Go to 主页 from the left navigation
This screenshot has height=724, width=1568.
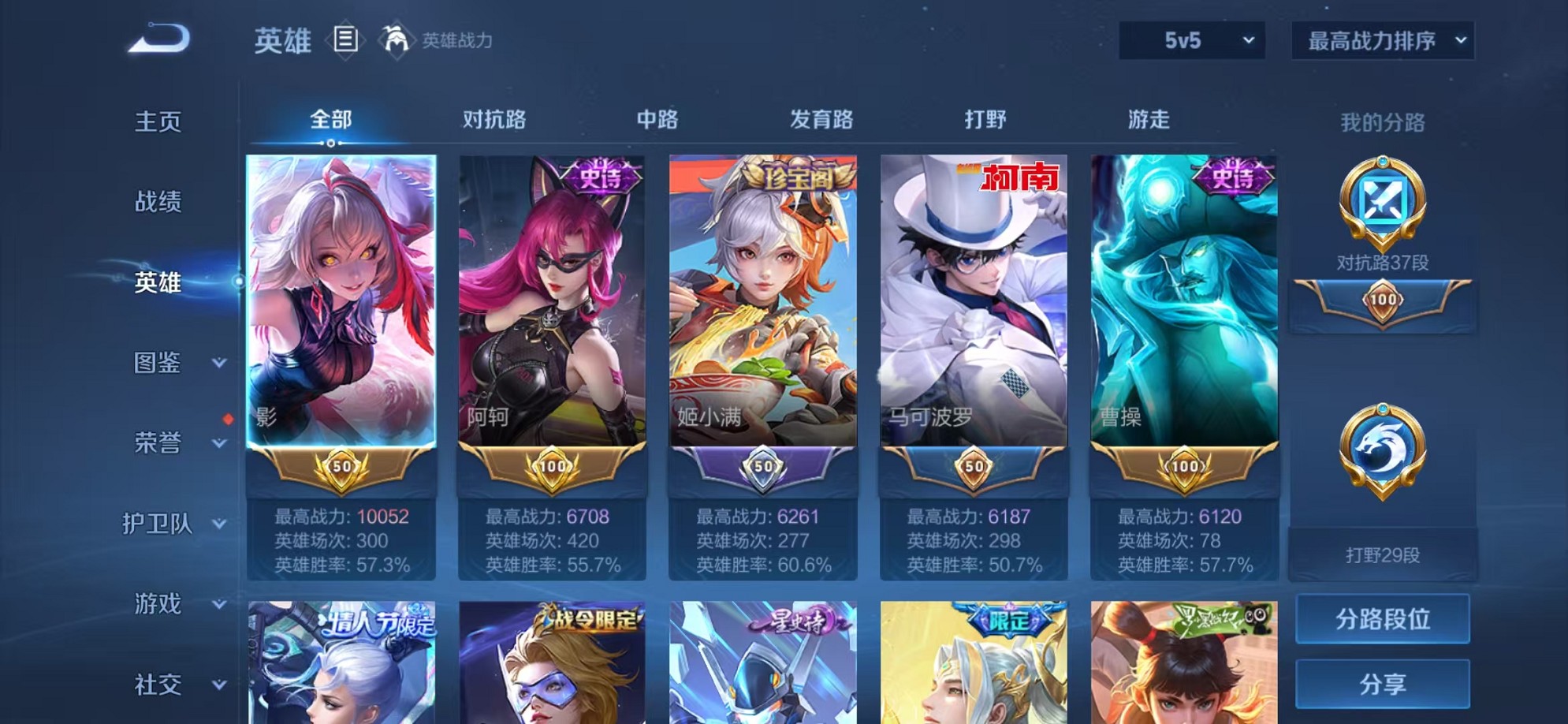tap(158, 122)
